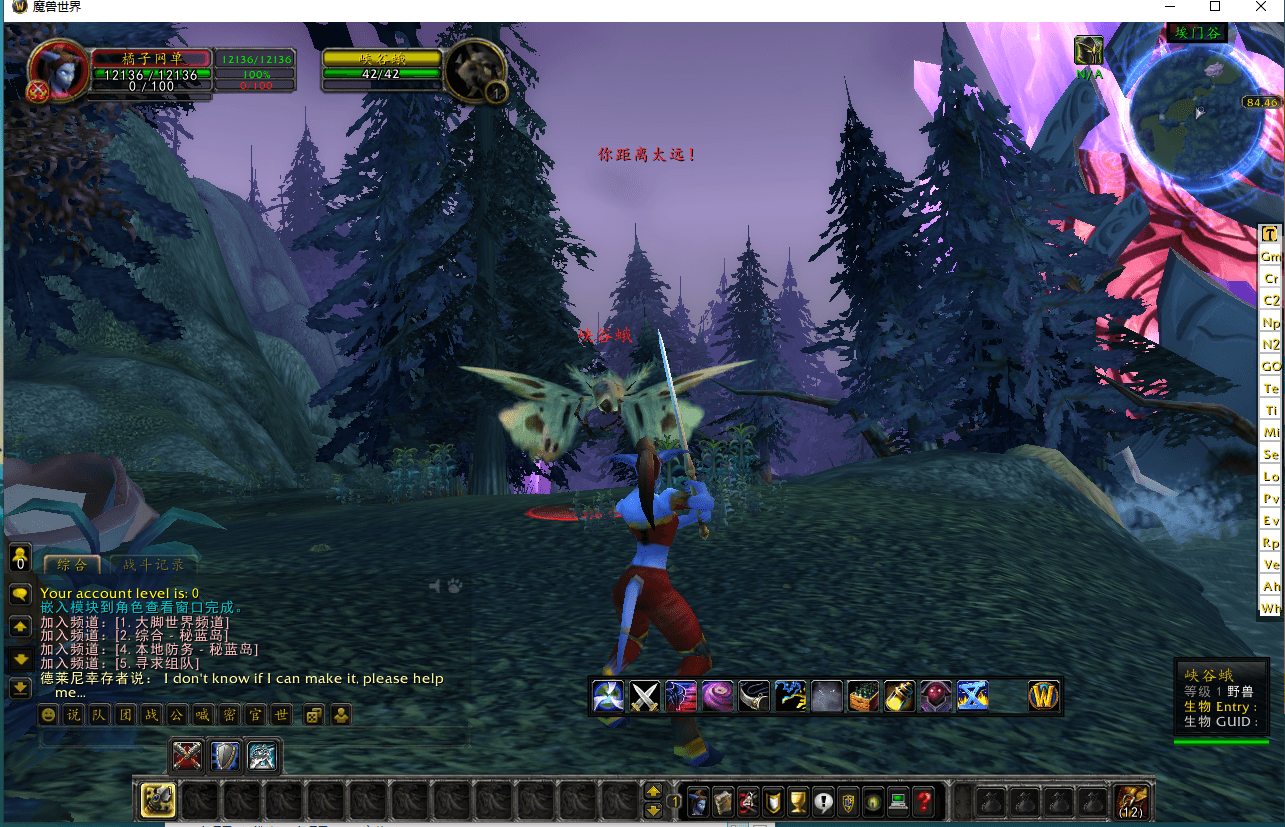
Task: Open the red question mark help button
Action: click(924, 801)
